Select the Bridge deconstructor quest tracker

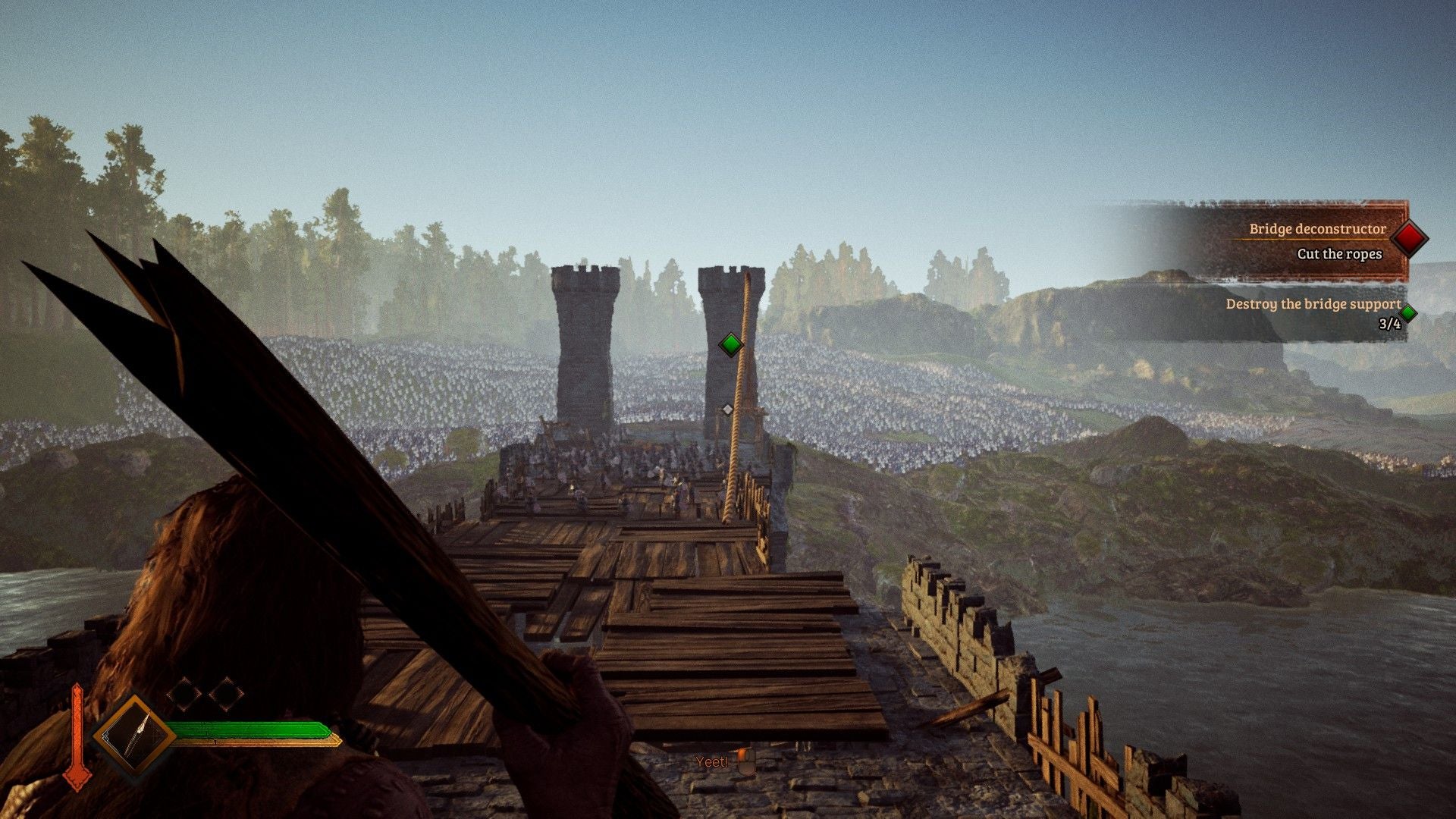tap(1317, 229)
